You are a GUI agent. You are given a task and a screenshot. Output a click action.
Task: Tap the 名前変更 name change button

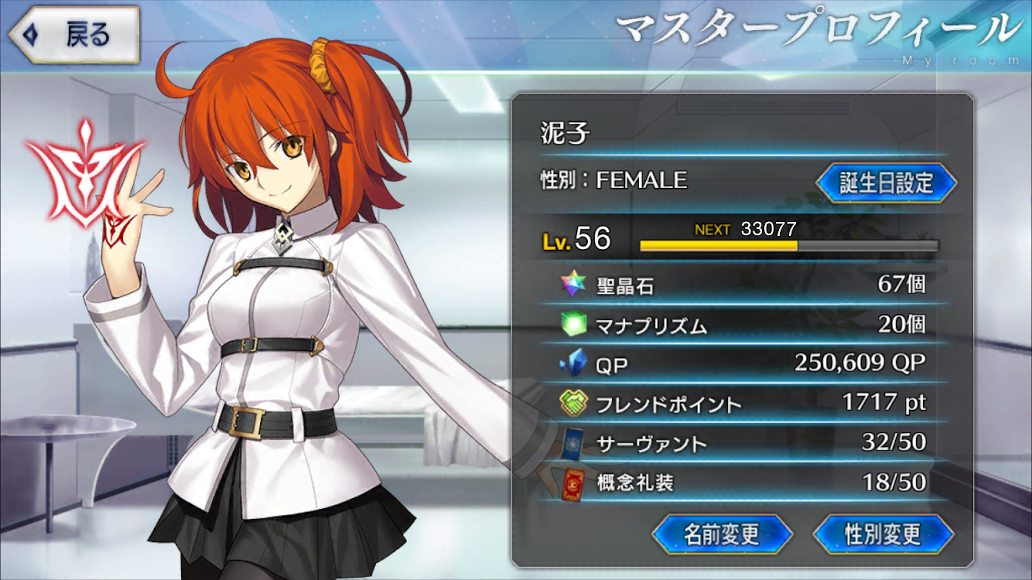point(722,533)
